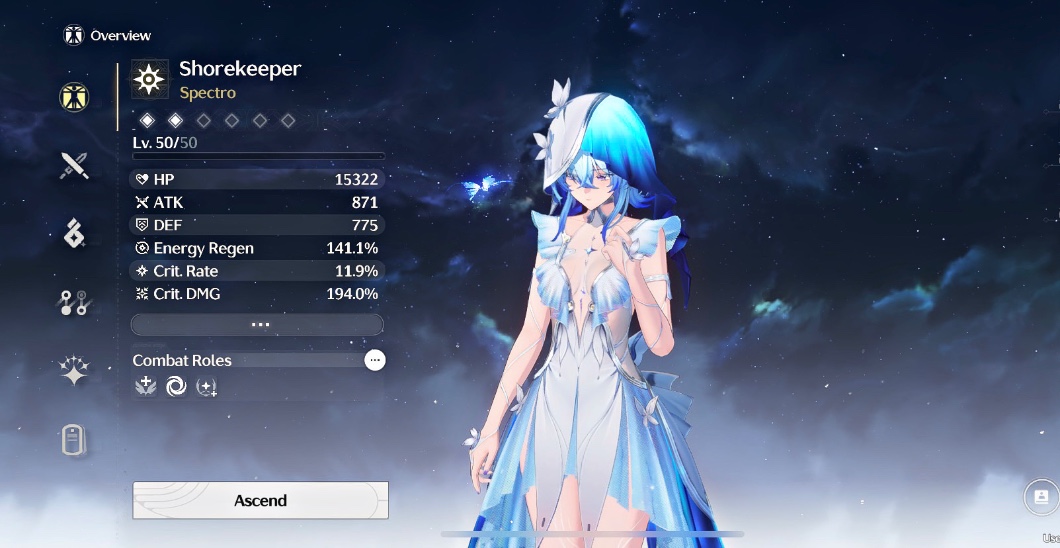Image resolution: width=1060 pixels, height=548 pixels.
Task: Open the bottom capsule-shaped sidebar tab
Action: (74, 439)
